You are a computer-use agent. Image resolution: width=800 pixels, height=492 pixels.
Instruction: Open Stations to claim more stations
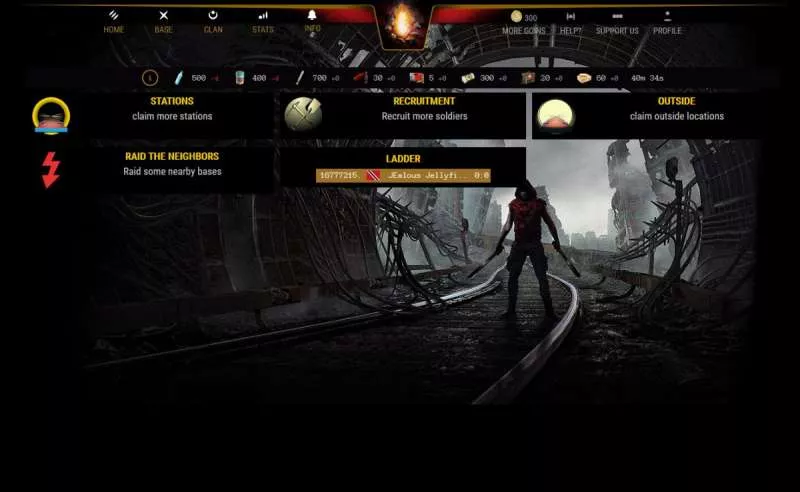pyautogui.click(x=172, y=109)
